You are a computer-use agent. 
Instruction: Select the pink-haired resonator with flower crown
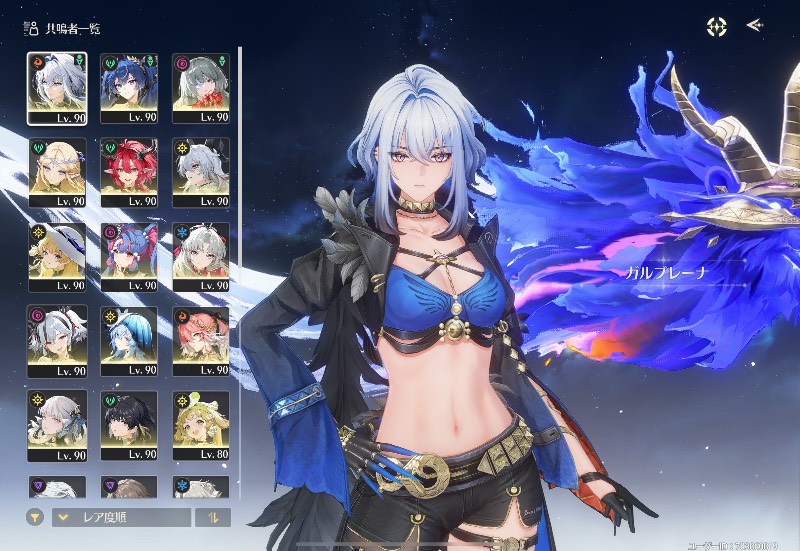(x=201, y=340)
